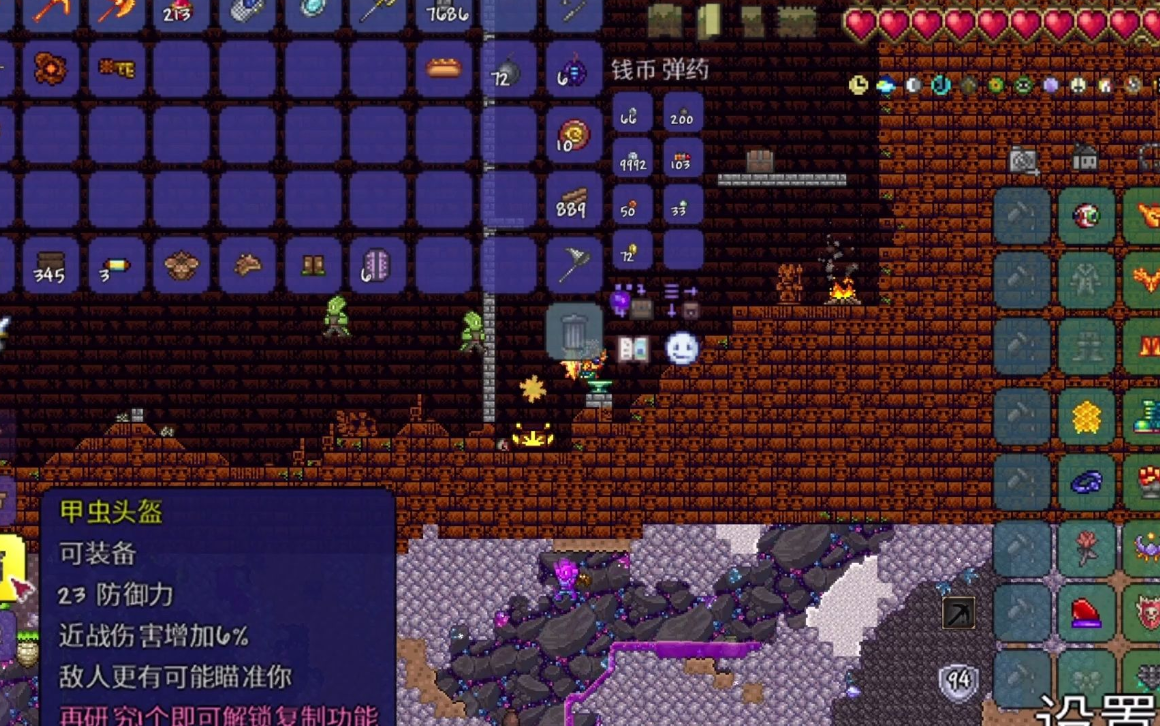This screenshot has height=726, width=1160.
Task: Select the eye item in helmet vanity slot
Action: coord(1086,216)
